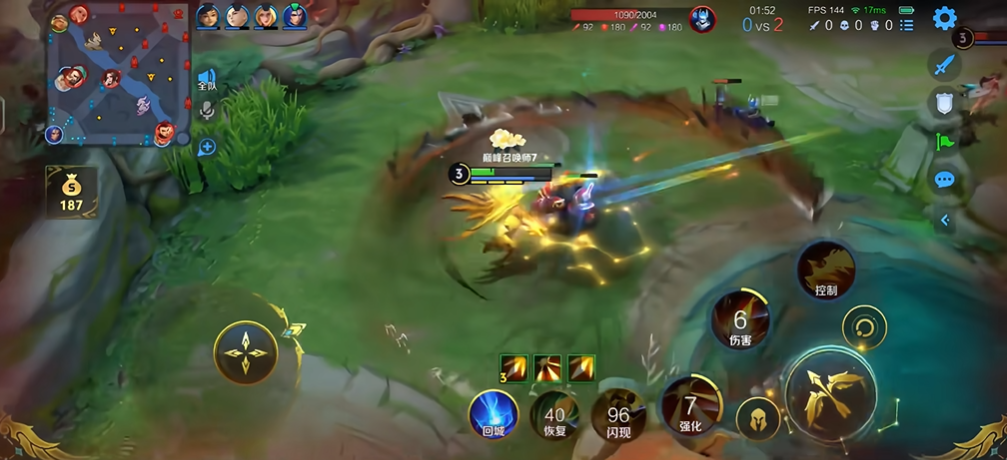The width and height of the screenshot is (1007, 460).
Task: Open the chat bubble messages
Action: pyautogui.click(x=944, y=180)
